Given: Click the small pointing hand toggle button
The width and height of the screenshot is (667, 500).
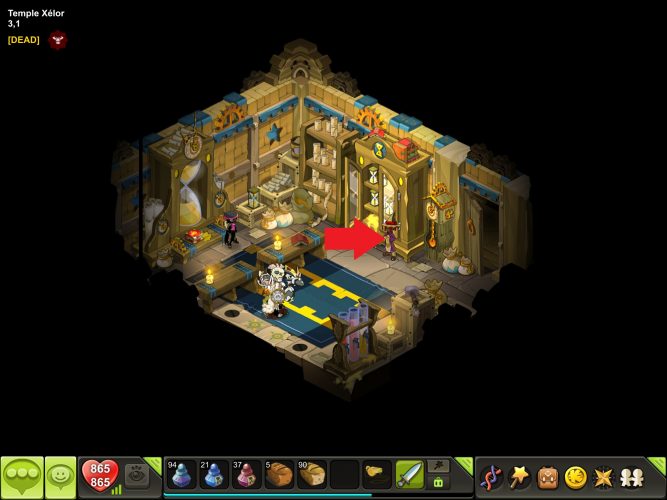Looking at the screenshot, I should (438, 465).
